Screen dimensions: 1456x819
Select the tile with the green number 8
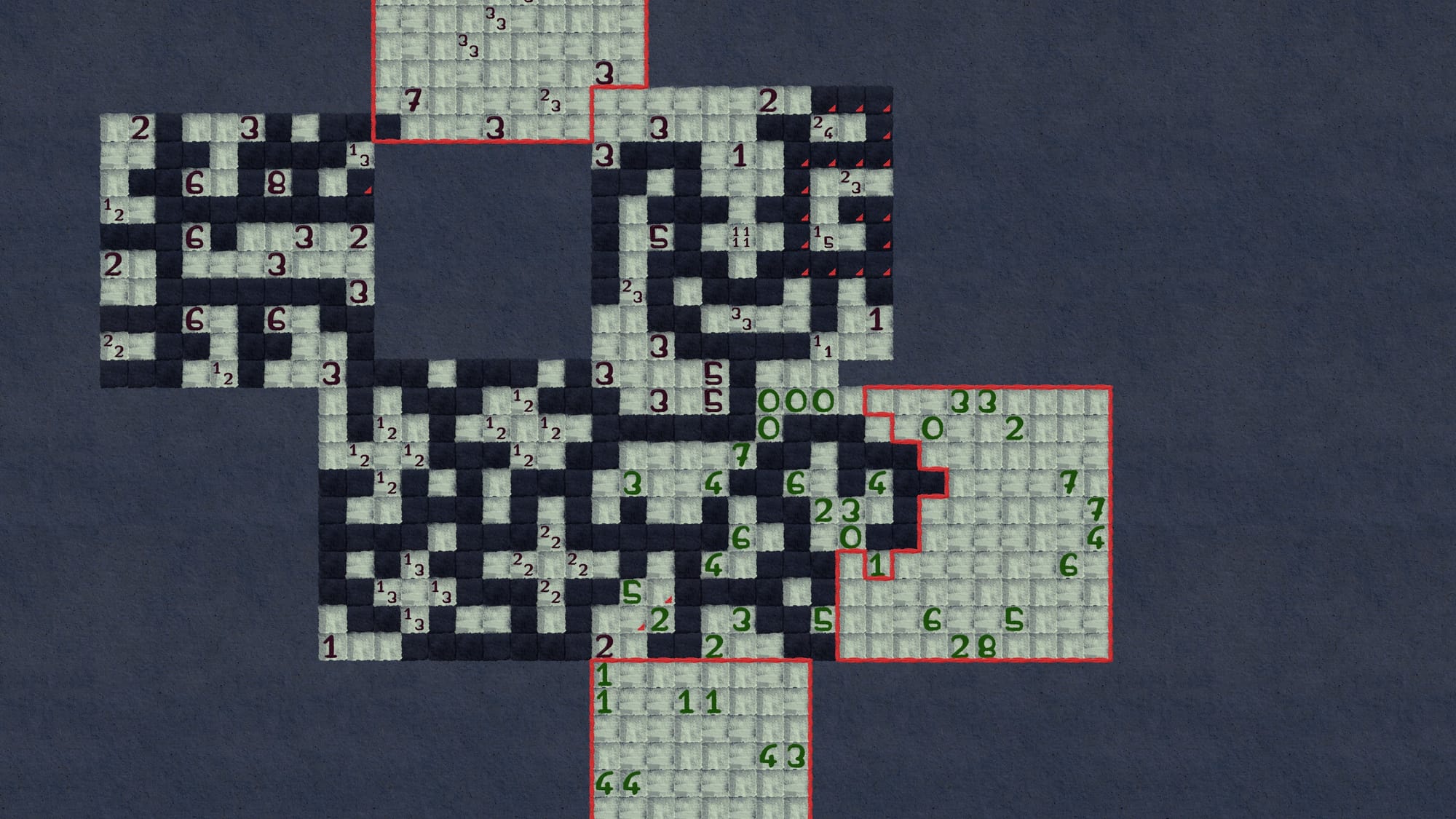click(x=986, y=646)
